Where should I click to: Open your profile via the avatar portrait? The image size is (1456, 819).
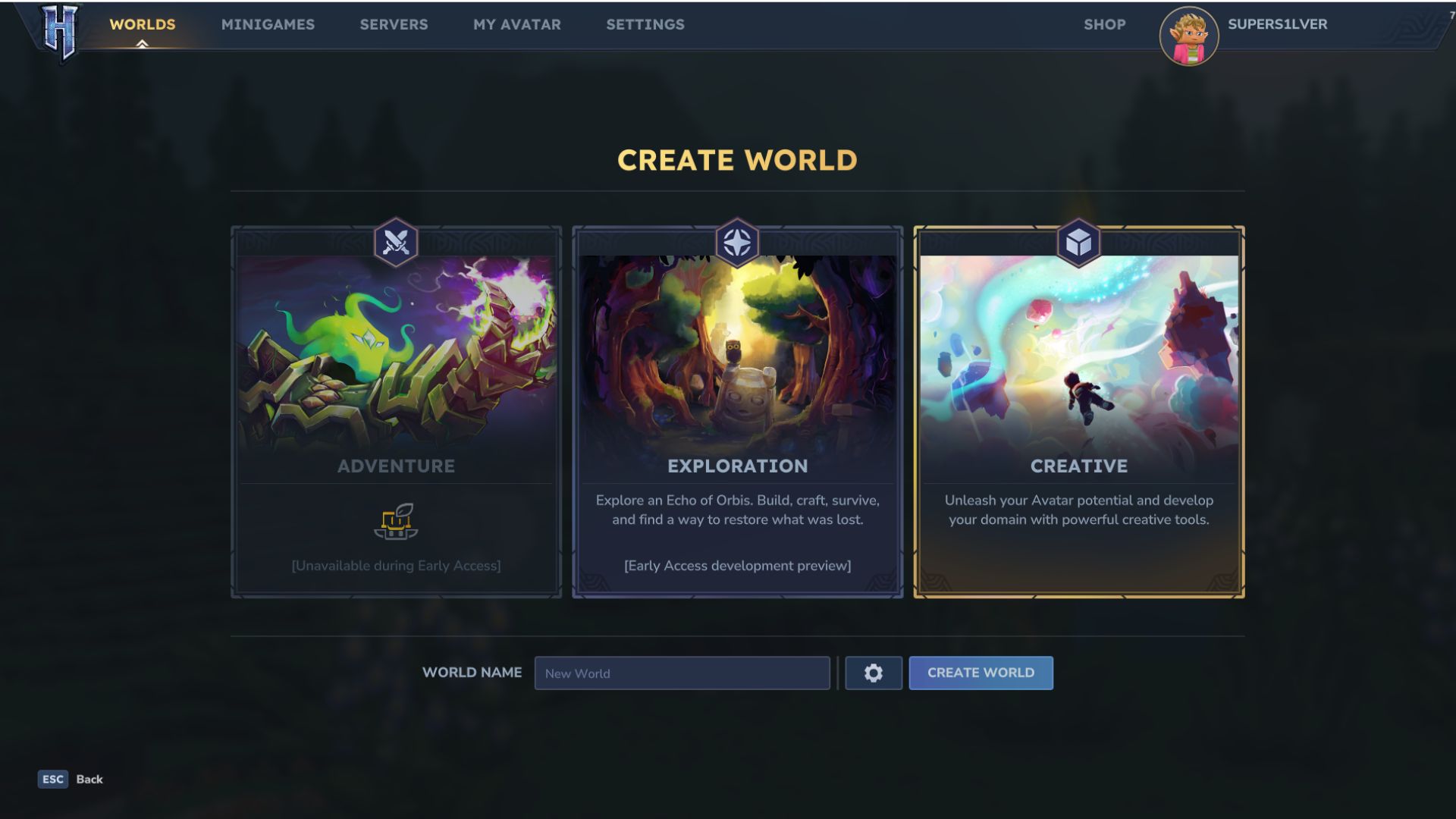(x=1189, y=36)
